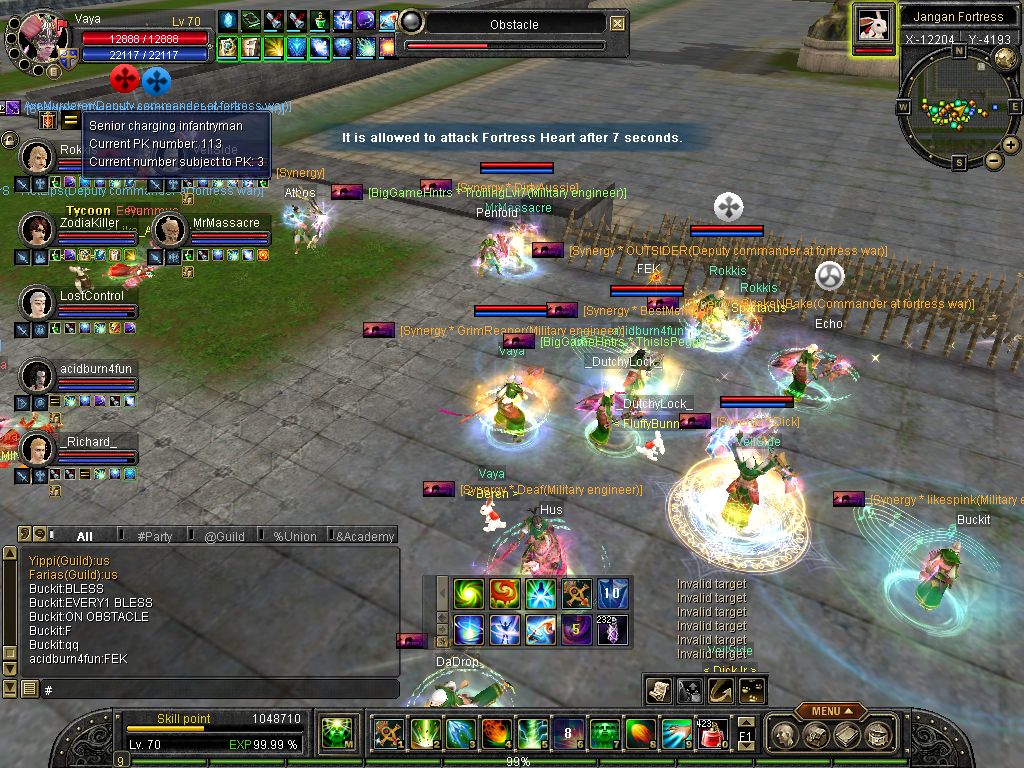
Task: Click the paw prints pet action icon
Action: (x=752, y=690)
